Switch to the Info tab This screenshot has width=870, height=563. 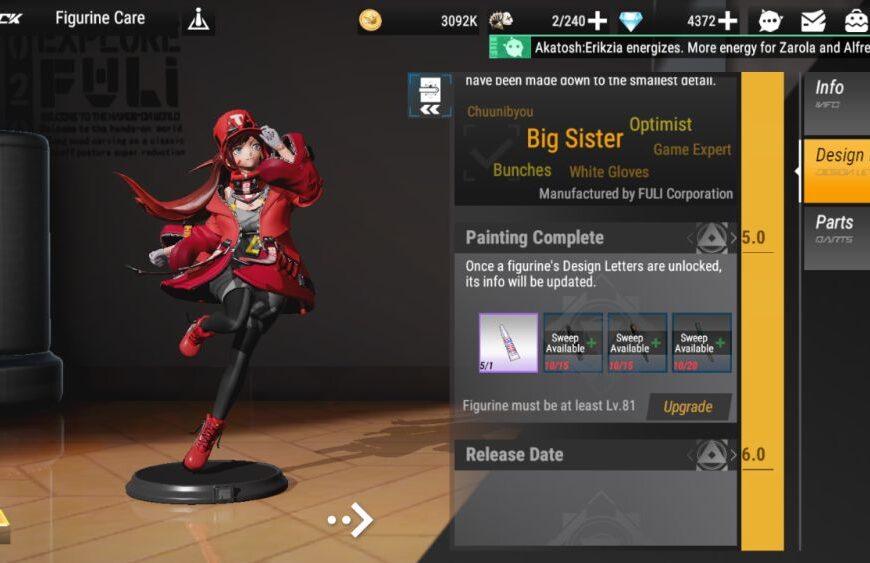click(x=836, y=95)
